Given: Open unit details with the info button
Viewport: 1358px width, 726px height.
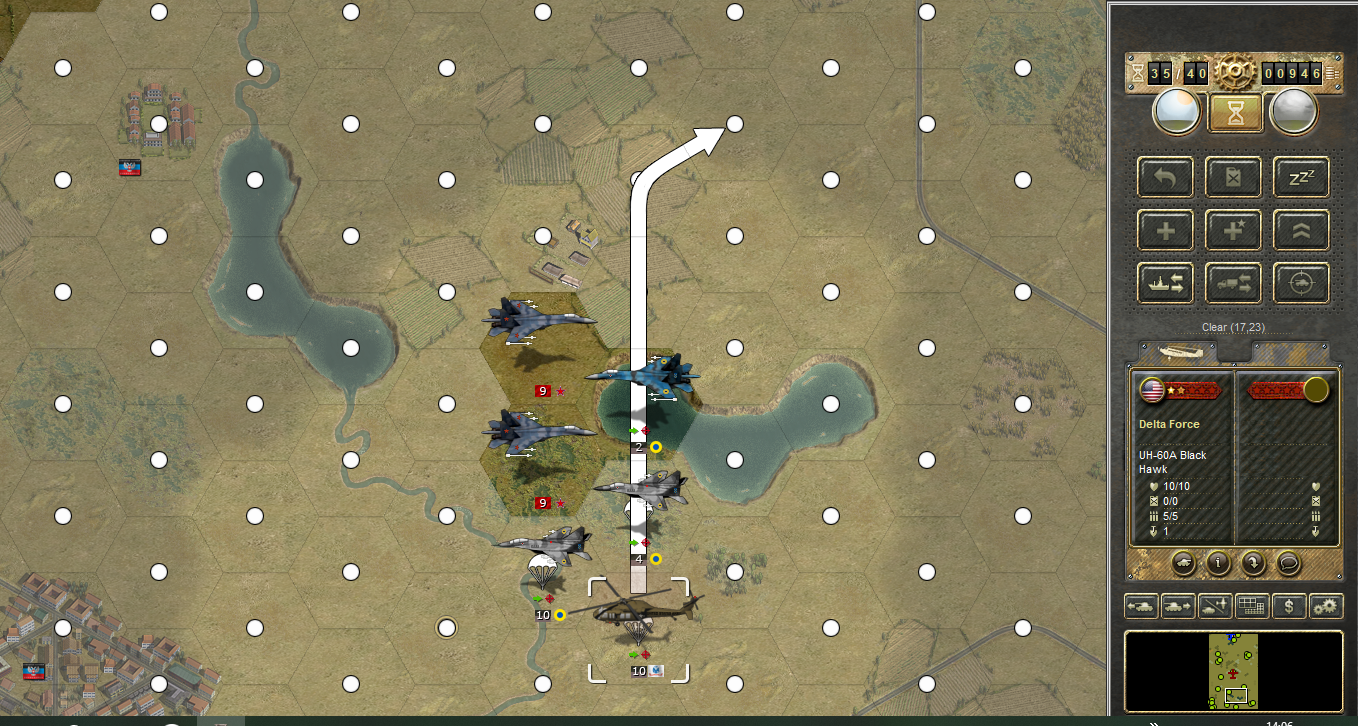Looking at the screenshot, I should [1220, 562].
